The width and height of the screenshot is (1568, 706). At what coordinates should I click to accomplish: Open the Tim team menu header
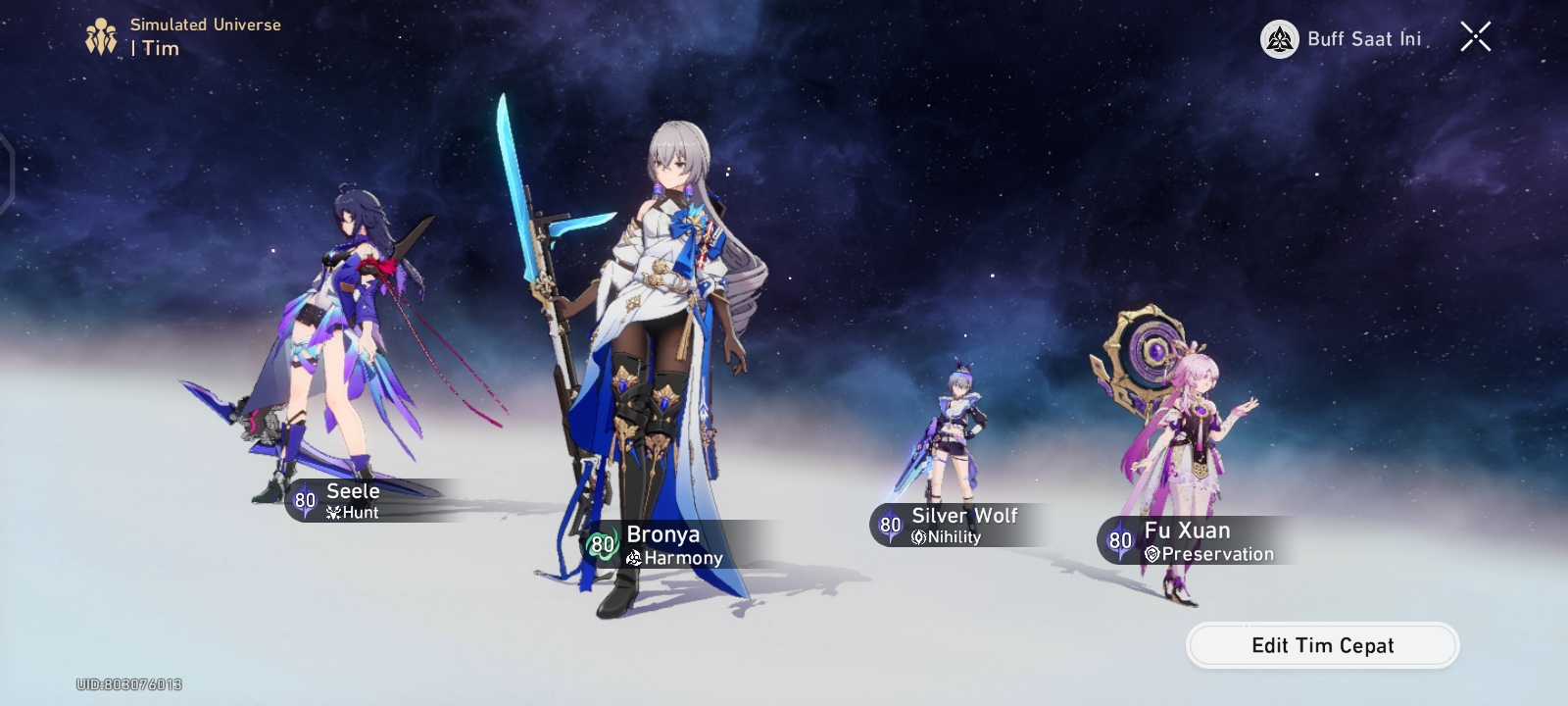tap(157, 48)
